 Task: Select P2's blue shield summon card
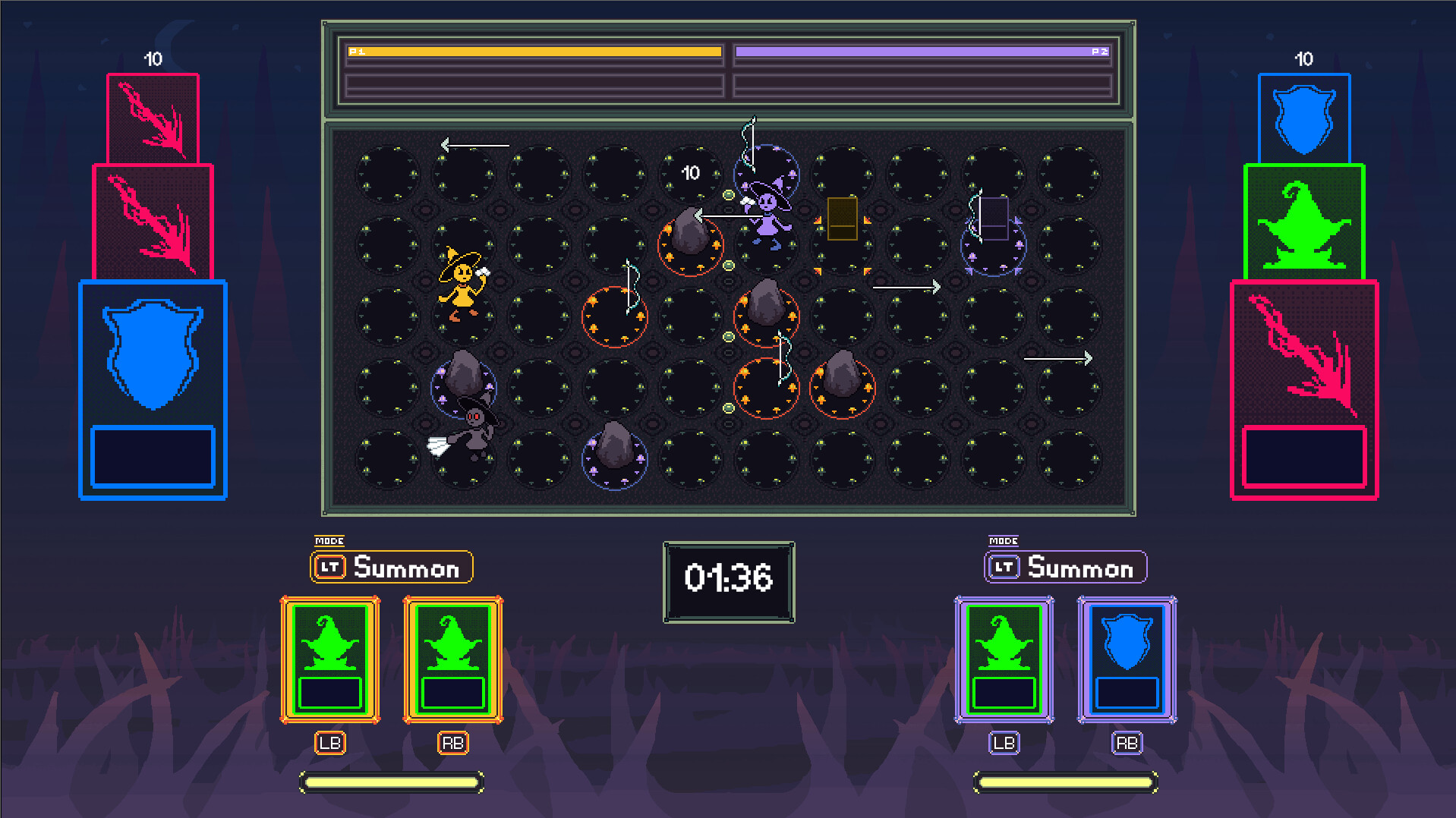1127,659
